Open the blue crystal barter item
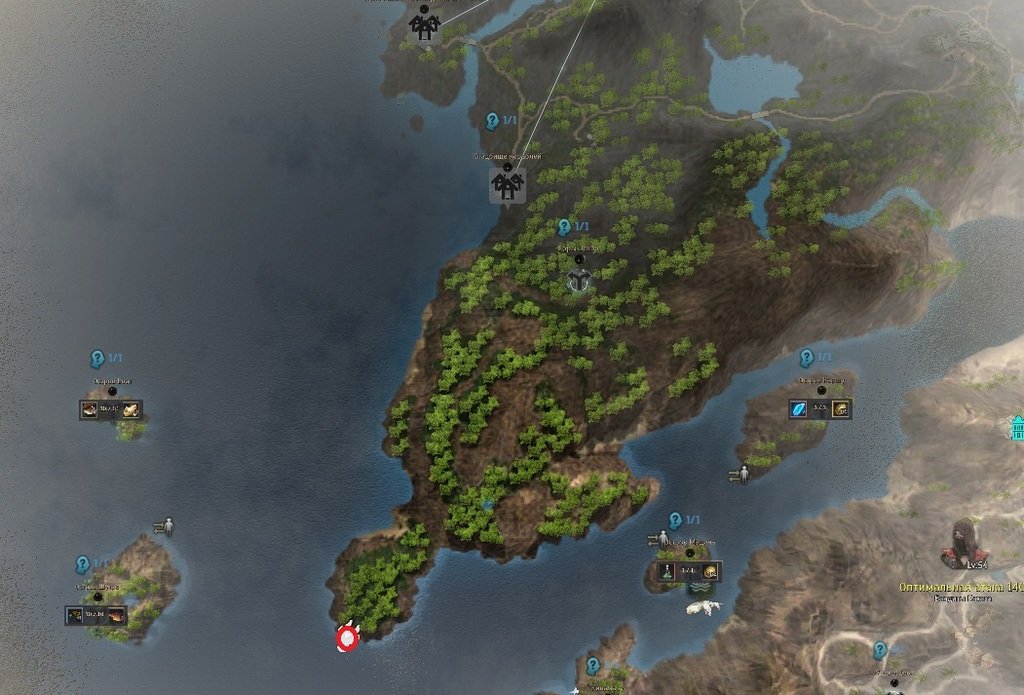This screenshot has height=695, width=1024. pos(799,409)
